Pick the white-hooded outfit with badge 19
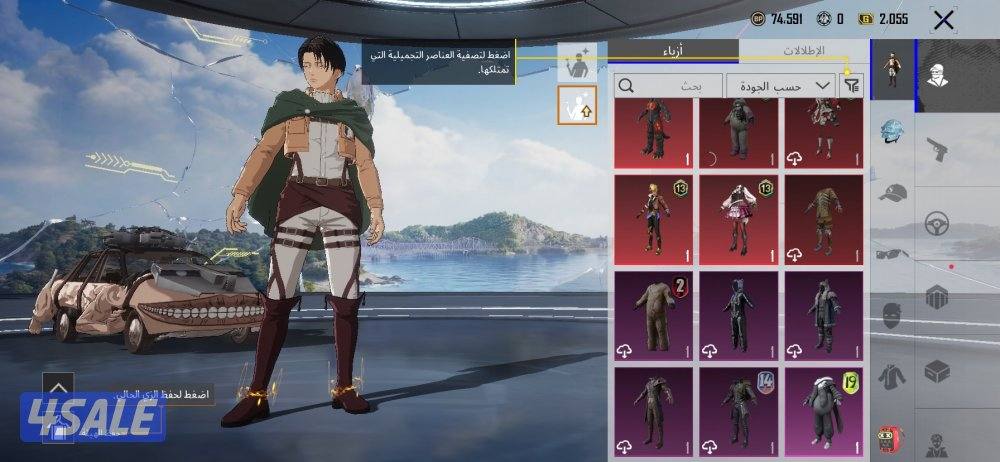 coord(824,407)
